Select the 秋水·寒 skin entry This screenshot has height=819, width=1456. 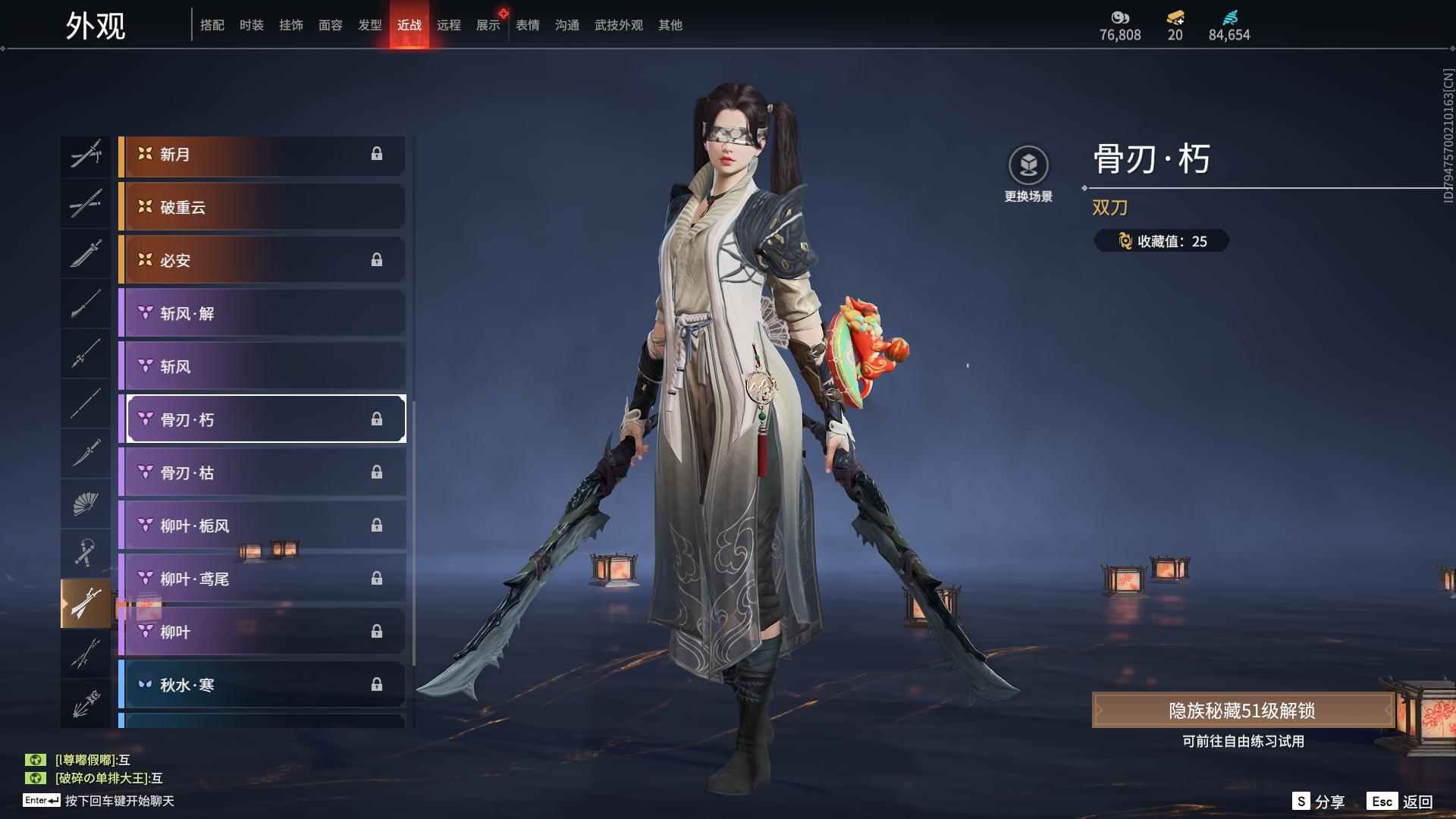262,685
